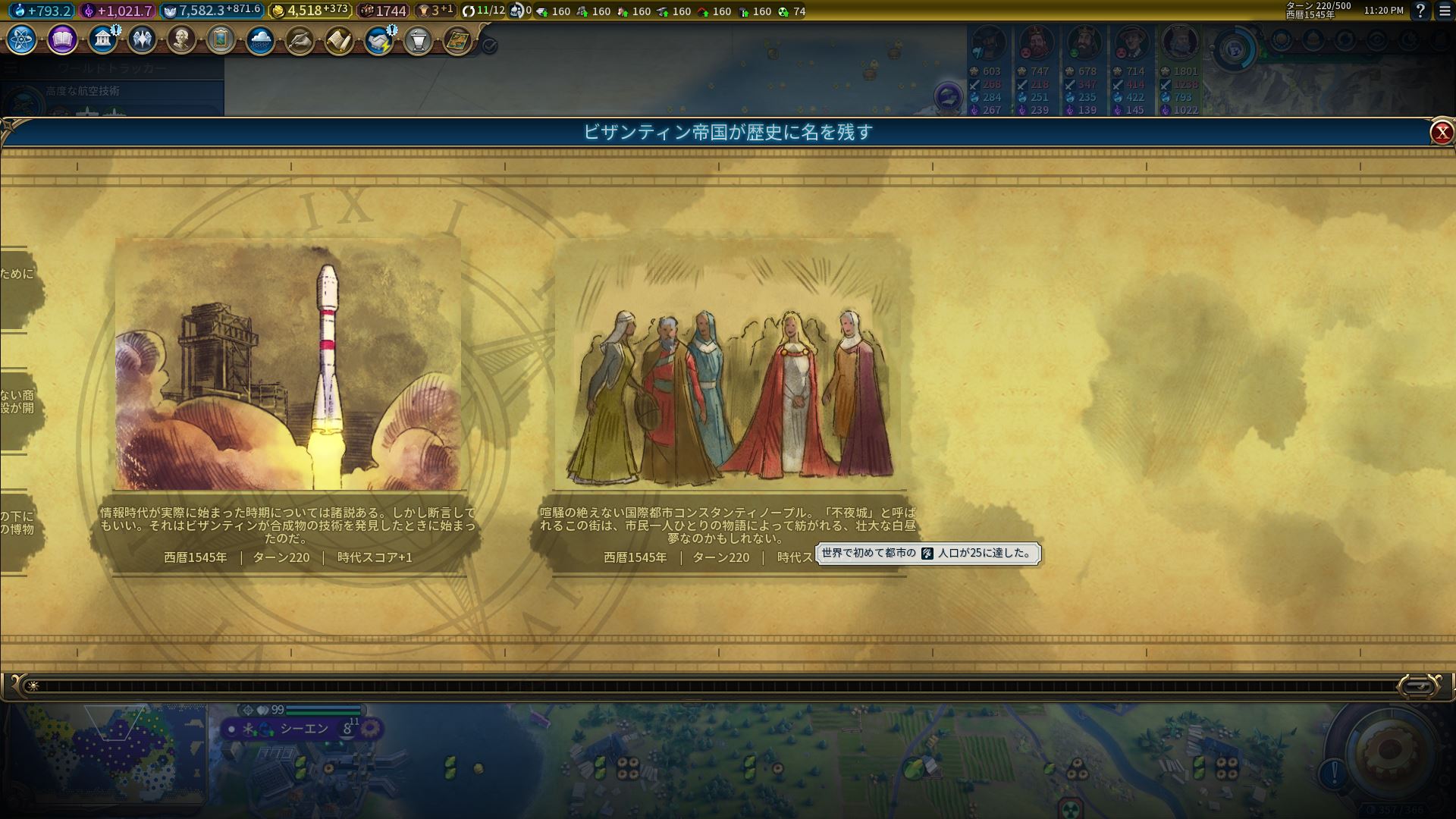Open the Civilopedia help question mark
The image size is (1456, 819).
tap(1420, 11)
